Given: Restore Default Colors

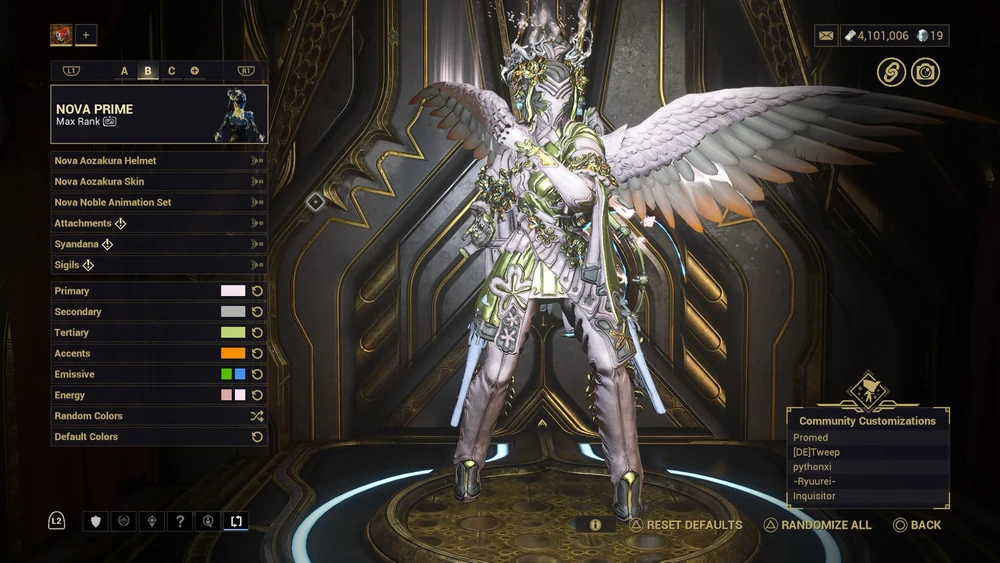Looking at the screenshot, I should click(158, 437).
